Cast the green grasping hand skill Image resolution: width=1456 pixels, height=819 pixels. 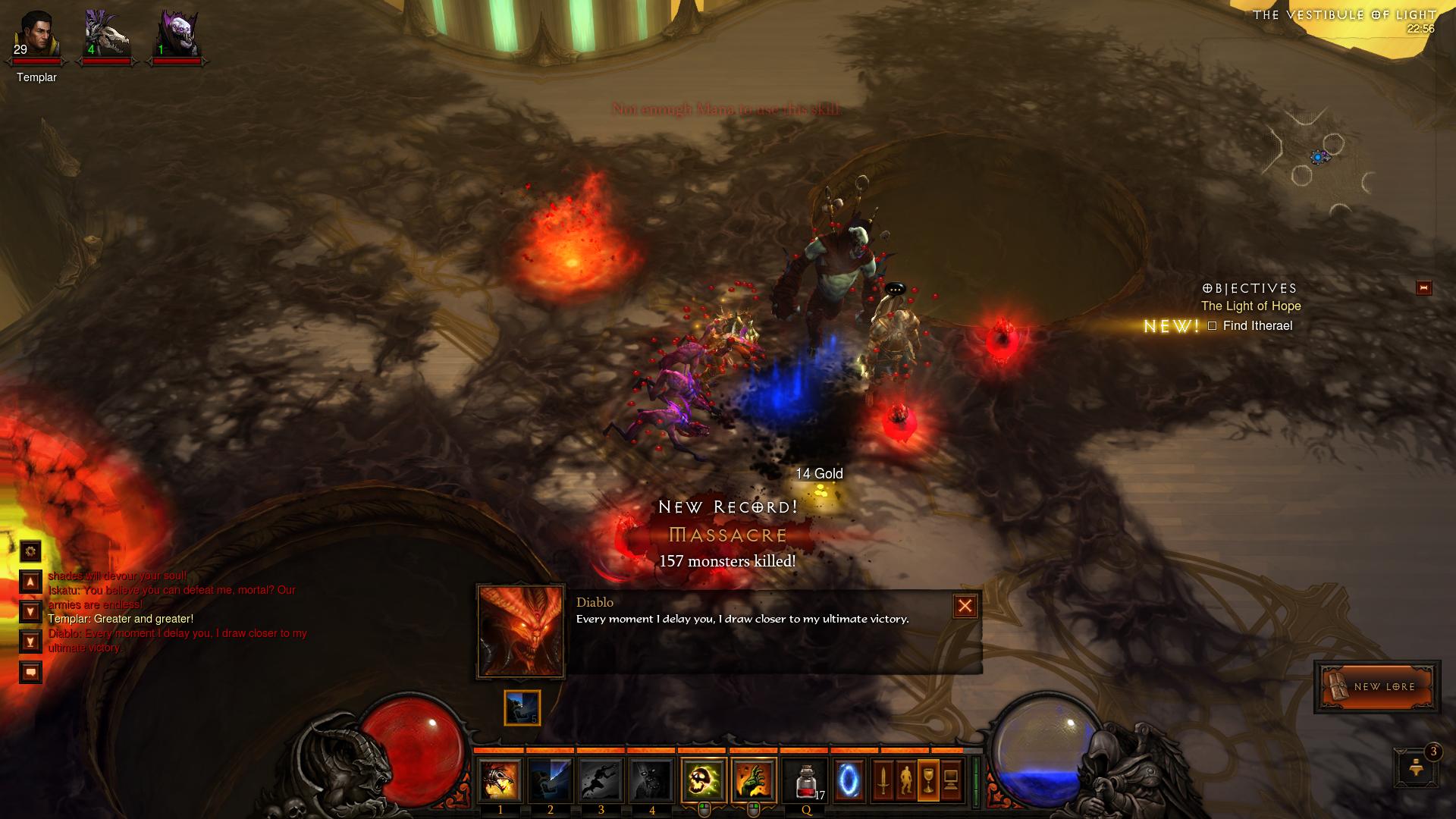pyautogui.click(x=755, y=780)
